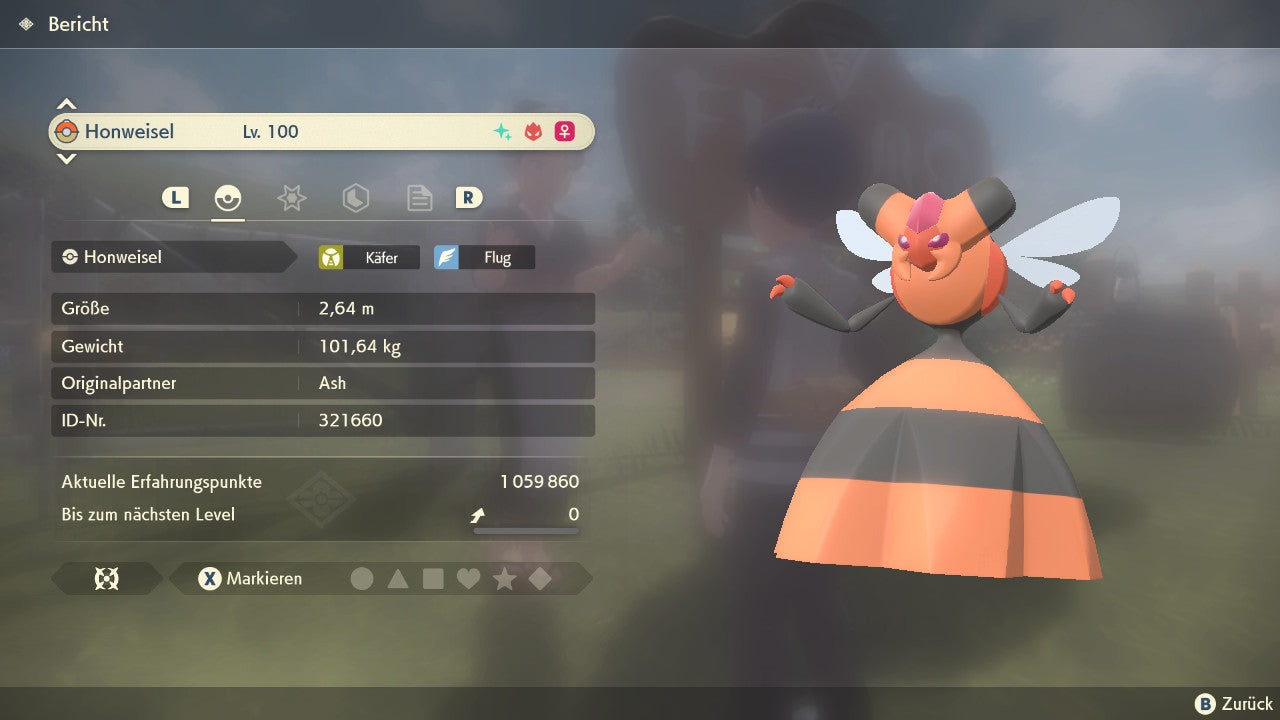1280x720 pixels.
Task: Click the crossed-circle icon beside Markieren
Action: pyautogui.click(x=106, y=578)
